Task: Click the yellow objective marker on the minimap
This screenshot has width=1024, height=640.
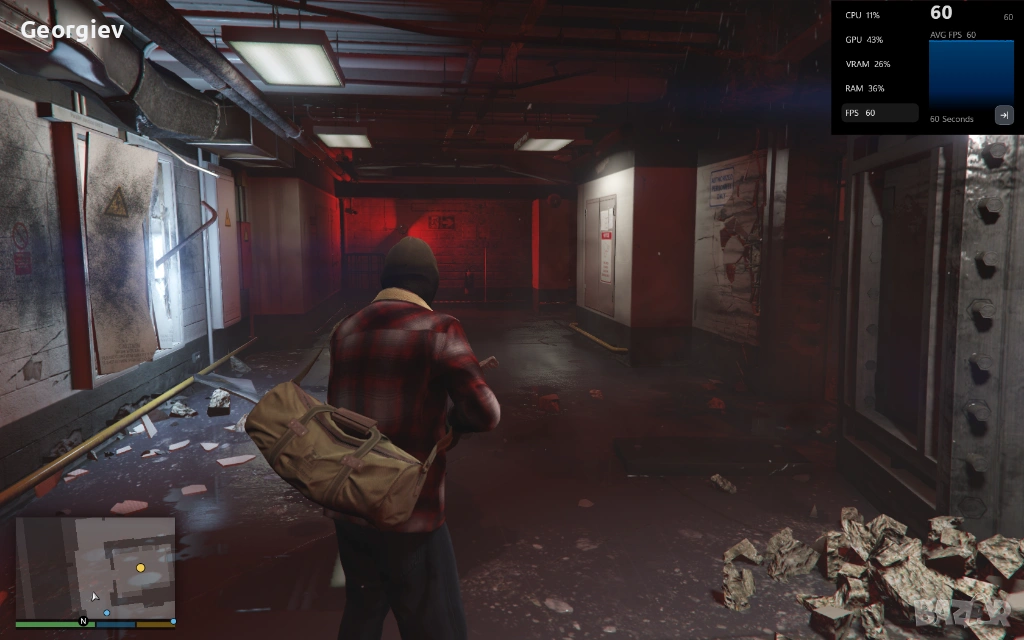Action: click(140, 567)
